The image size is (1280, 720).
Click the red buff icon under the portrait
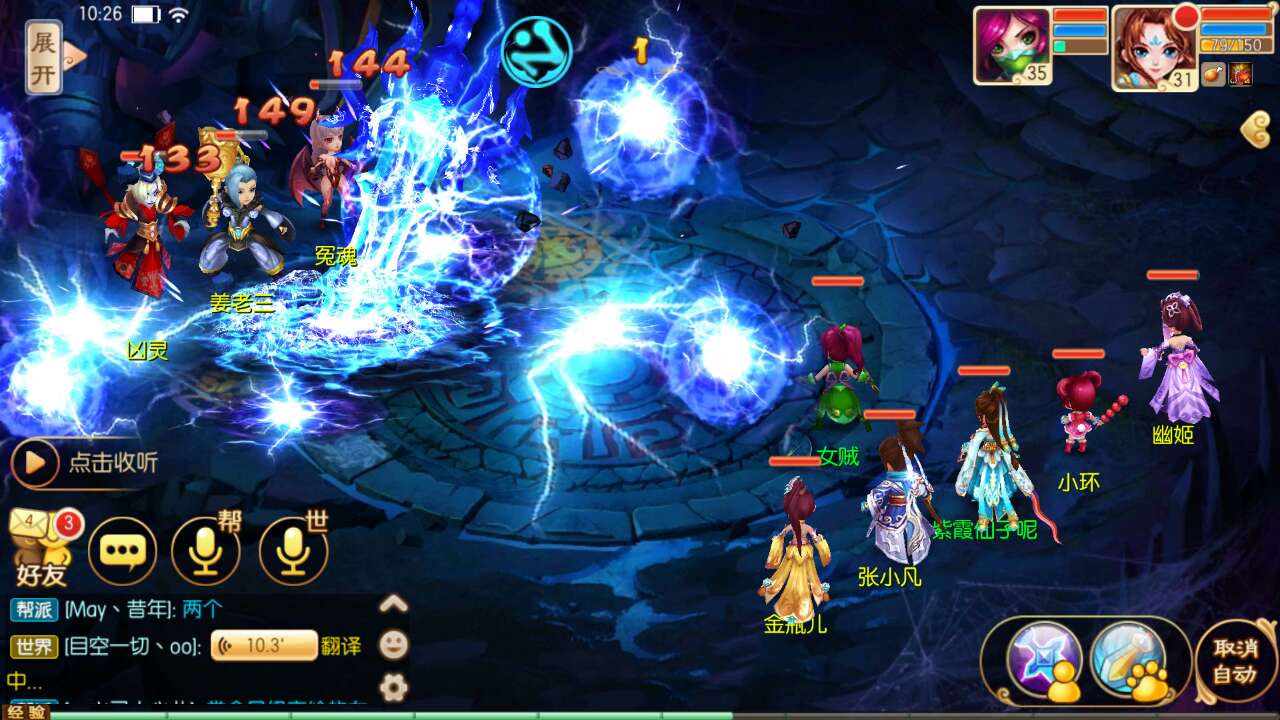point(1241,74)
